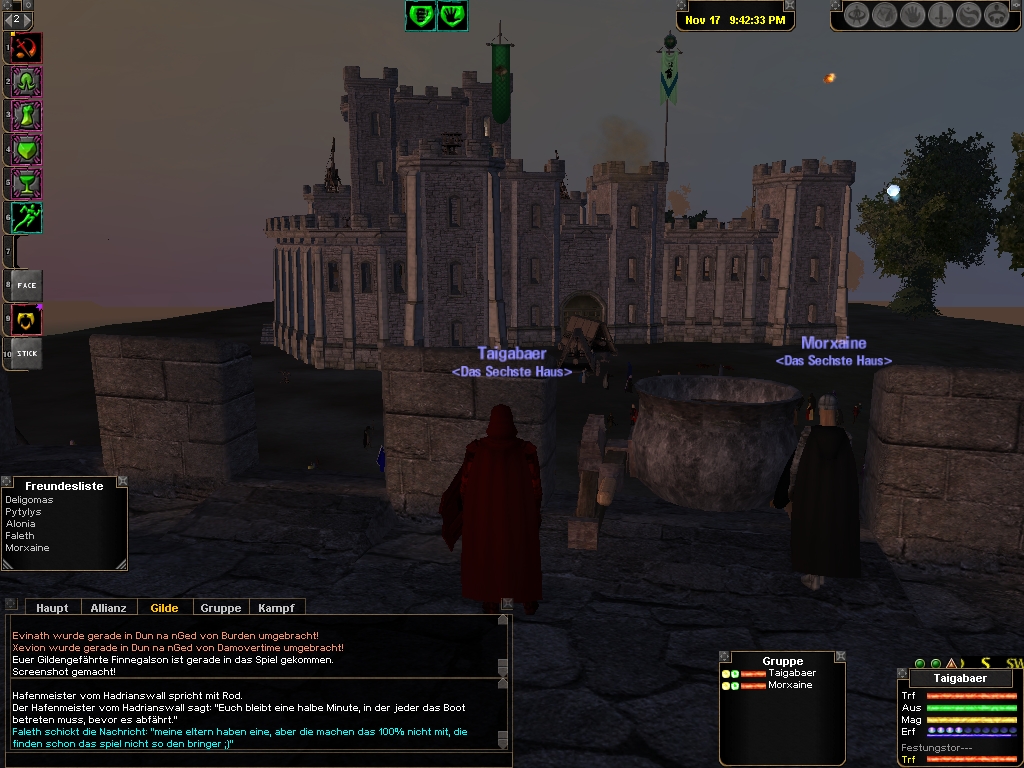
Task: Open the sword icon in the top-right menu bar
Action: coord(940,15)
